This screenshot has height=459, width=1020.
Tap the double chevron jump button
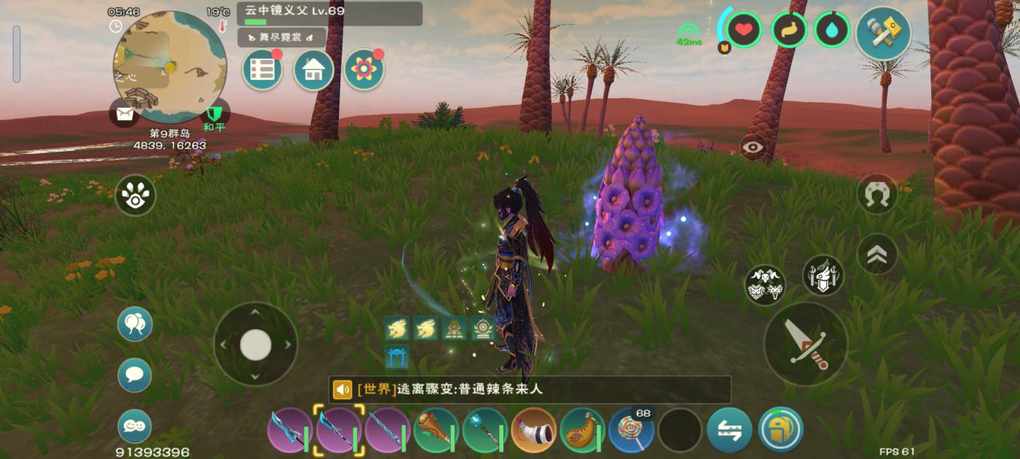pyautogui.click(x=877, y=254)
